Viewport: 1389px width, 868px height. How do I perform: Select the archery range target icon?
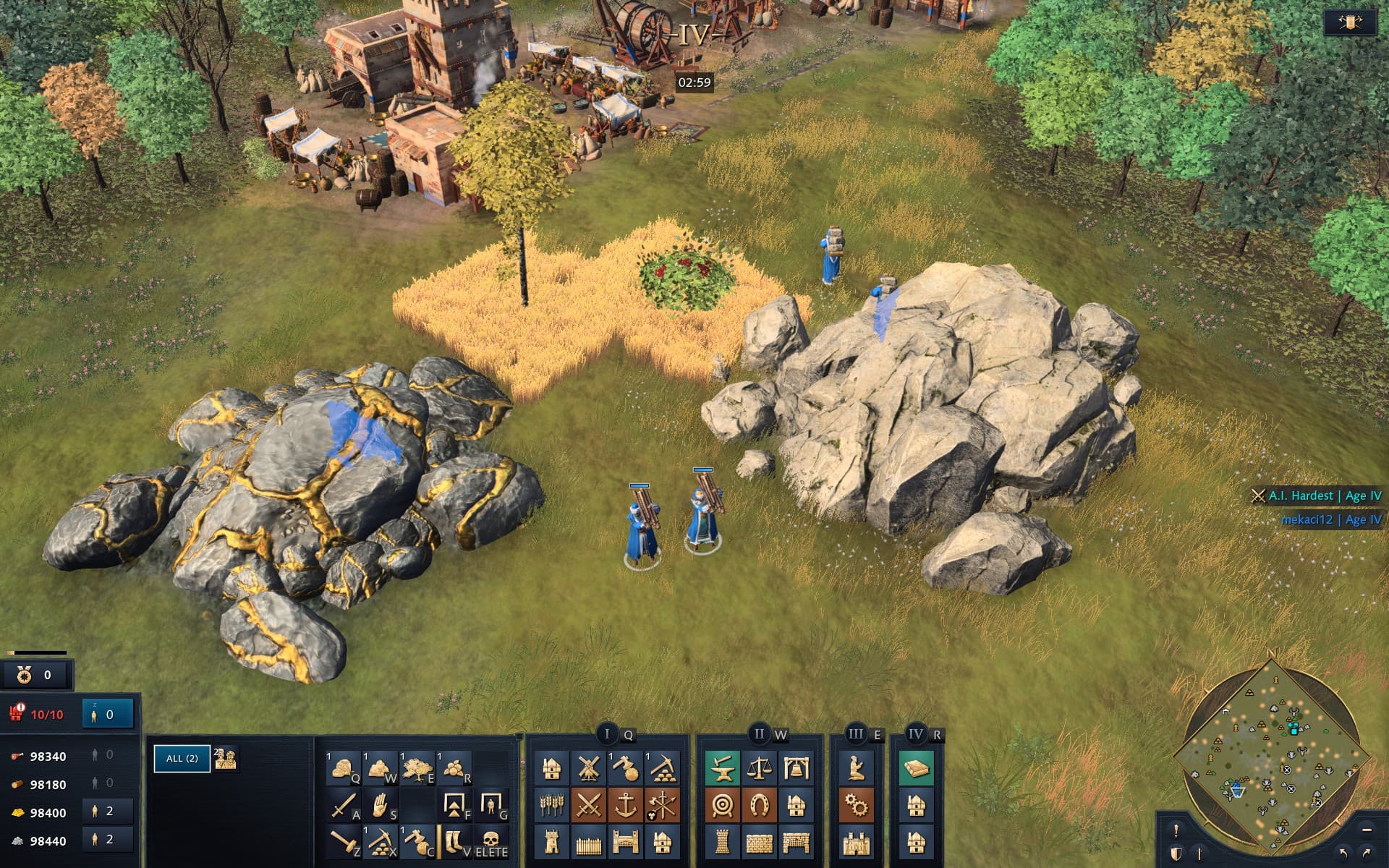point(722,805)
